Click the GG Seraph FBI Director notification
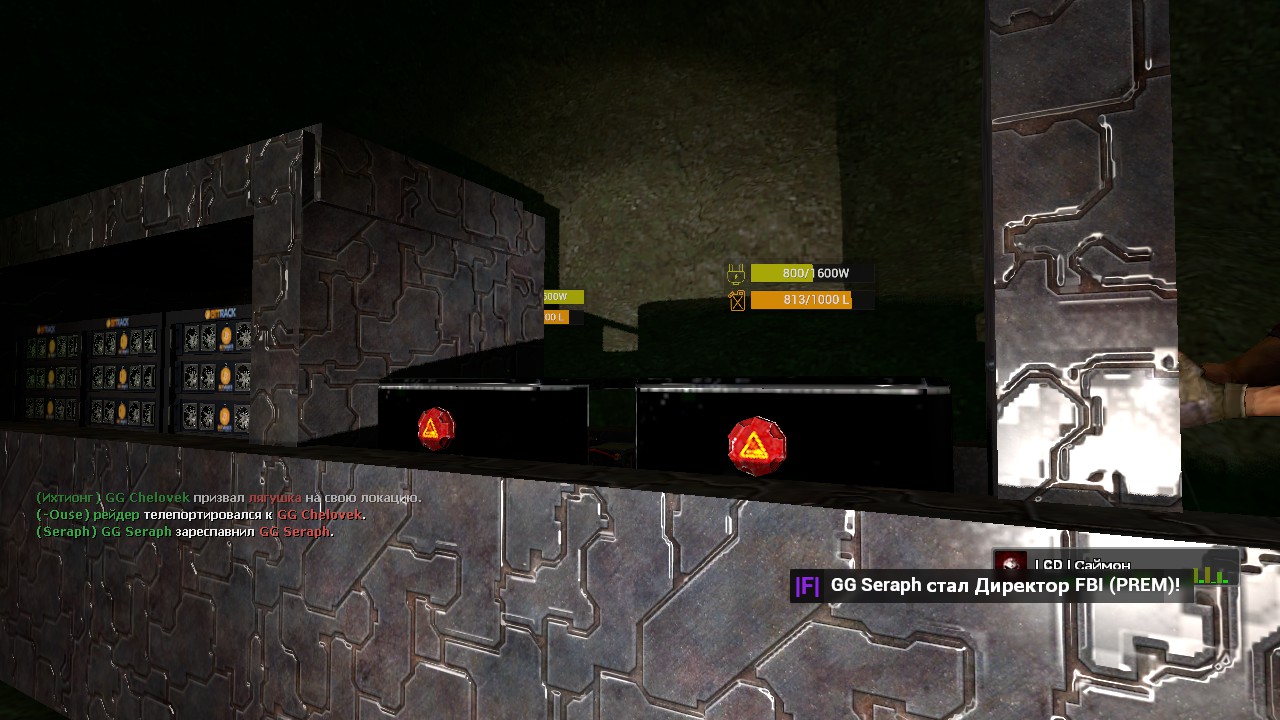1280x720 pixels. pos(990,586)
